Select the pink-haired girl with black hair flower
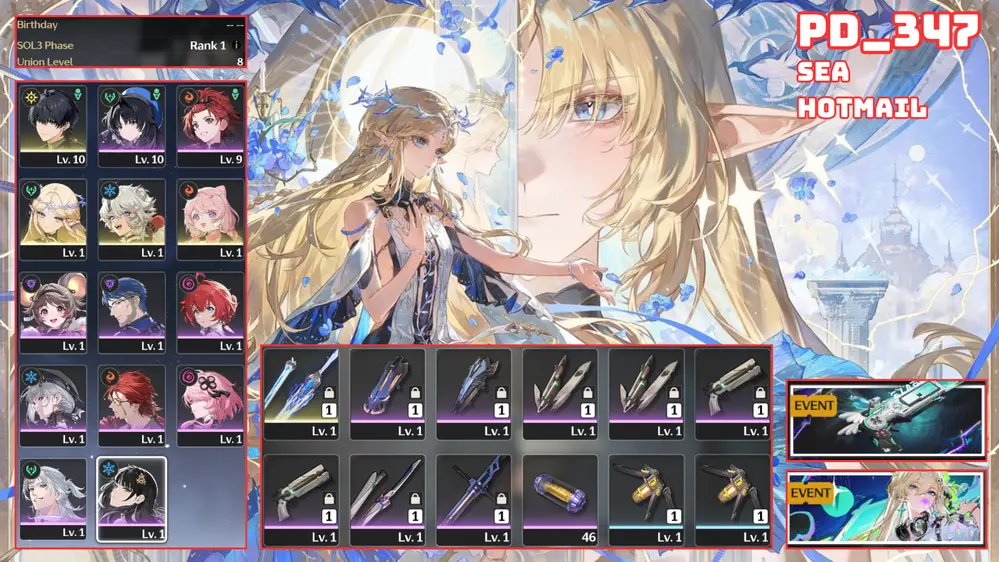The image size is (999, 562). coord(211,404)
